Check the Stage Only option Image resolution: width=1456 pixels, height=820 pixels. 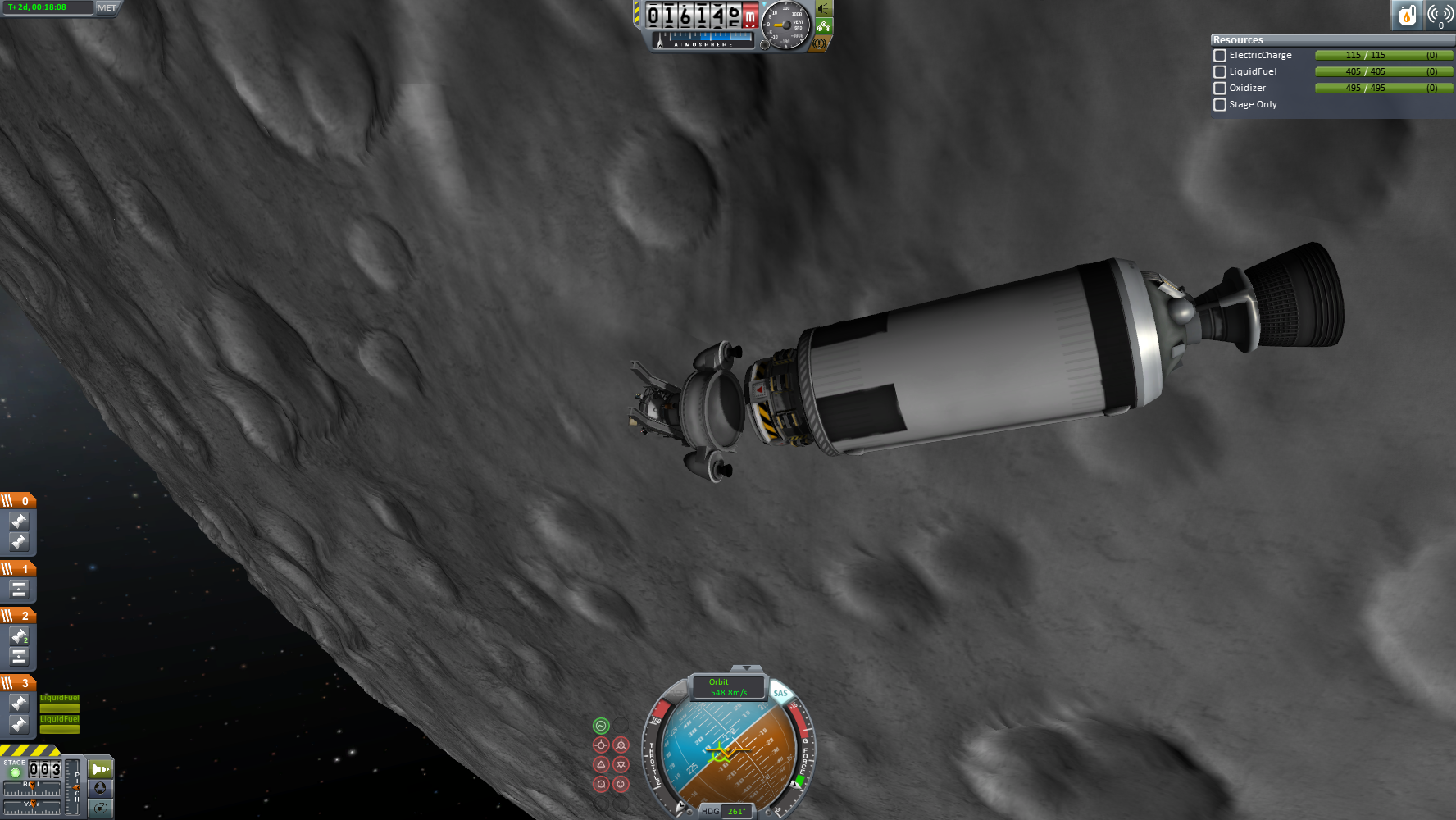click(x=1220, y=105)
